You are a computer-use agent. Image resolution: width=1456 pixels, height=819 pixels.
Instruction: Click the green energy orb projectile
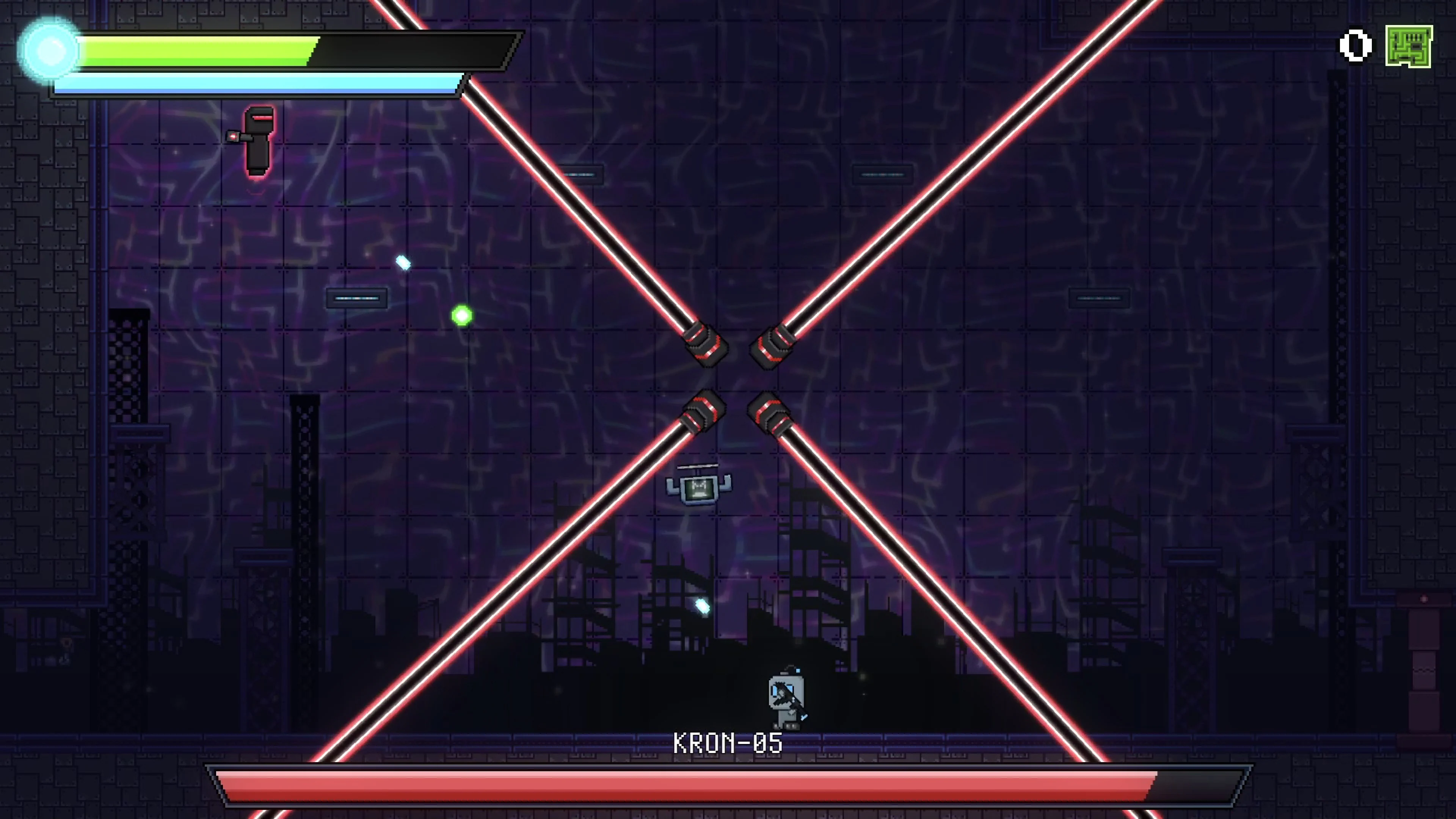coord(461,315)
